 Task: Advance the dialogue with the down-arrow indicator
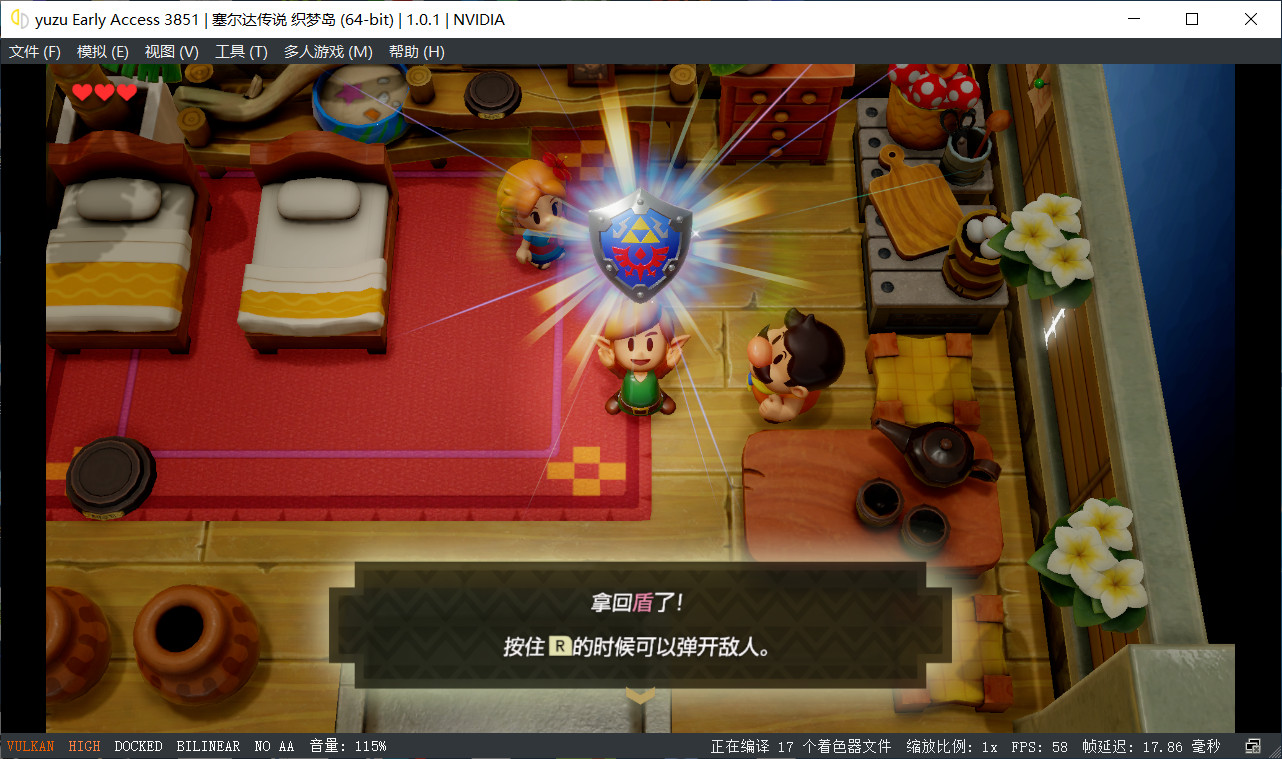click(640, 694)
